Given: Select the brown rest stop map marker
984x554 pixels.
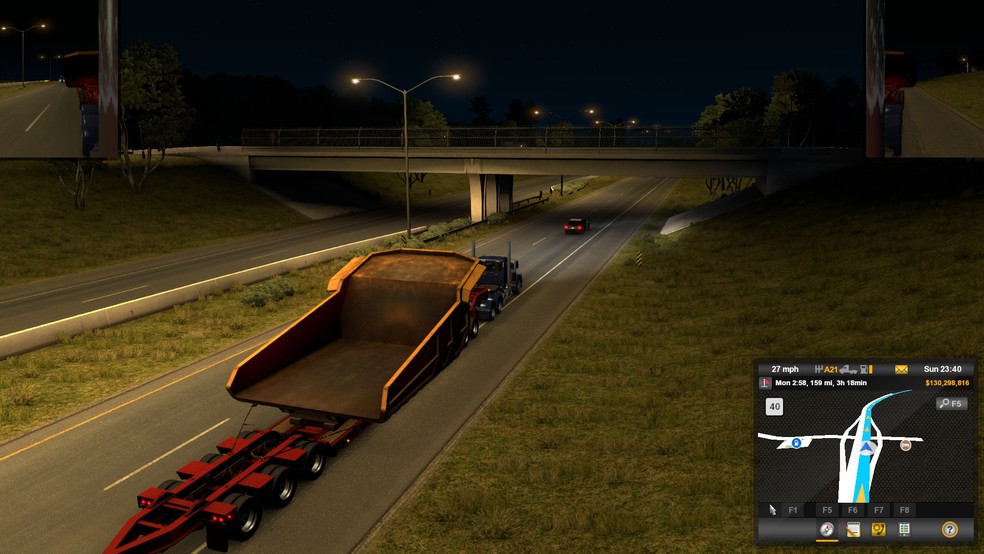Looking at the screenshot, I should pos(906,445).
